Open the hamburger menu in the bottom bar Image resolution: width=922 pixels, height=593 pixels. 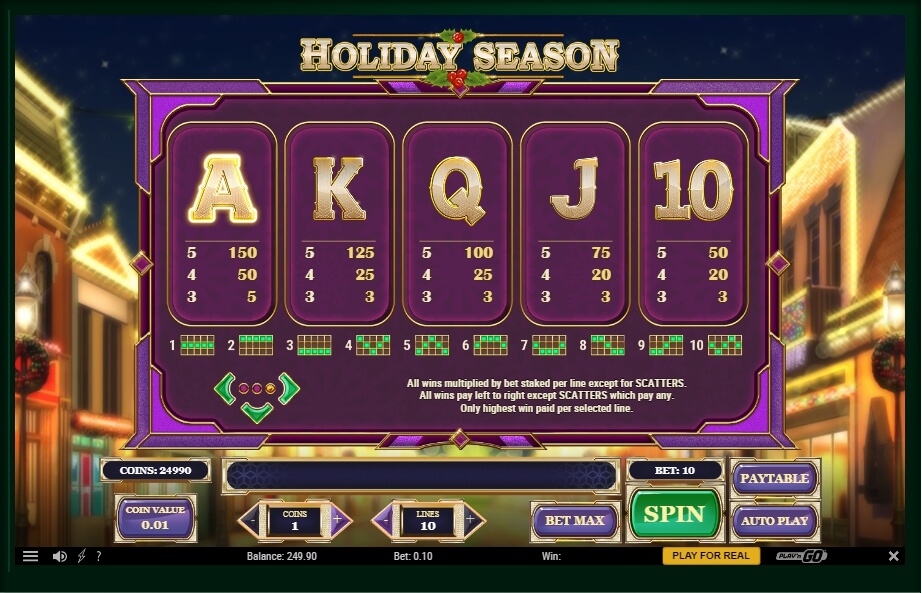coord(30,556)
